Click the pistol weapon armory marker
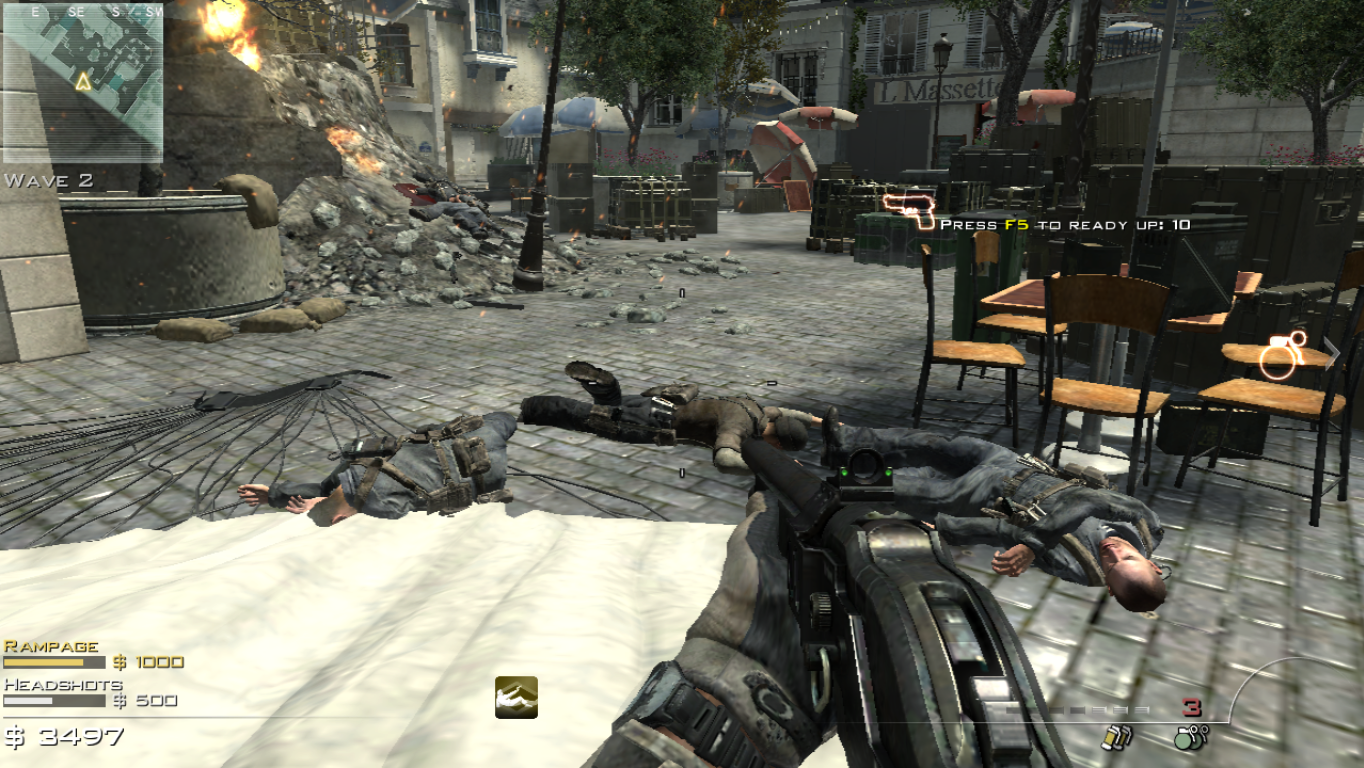The width and height of the screenshot is (1364, 768). coord(908,211)
